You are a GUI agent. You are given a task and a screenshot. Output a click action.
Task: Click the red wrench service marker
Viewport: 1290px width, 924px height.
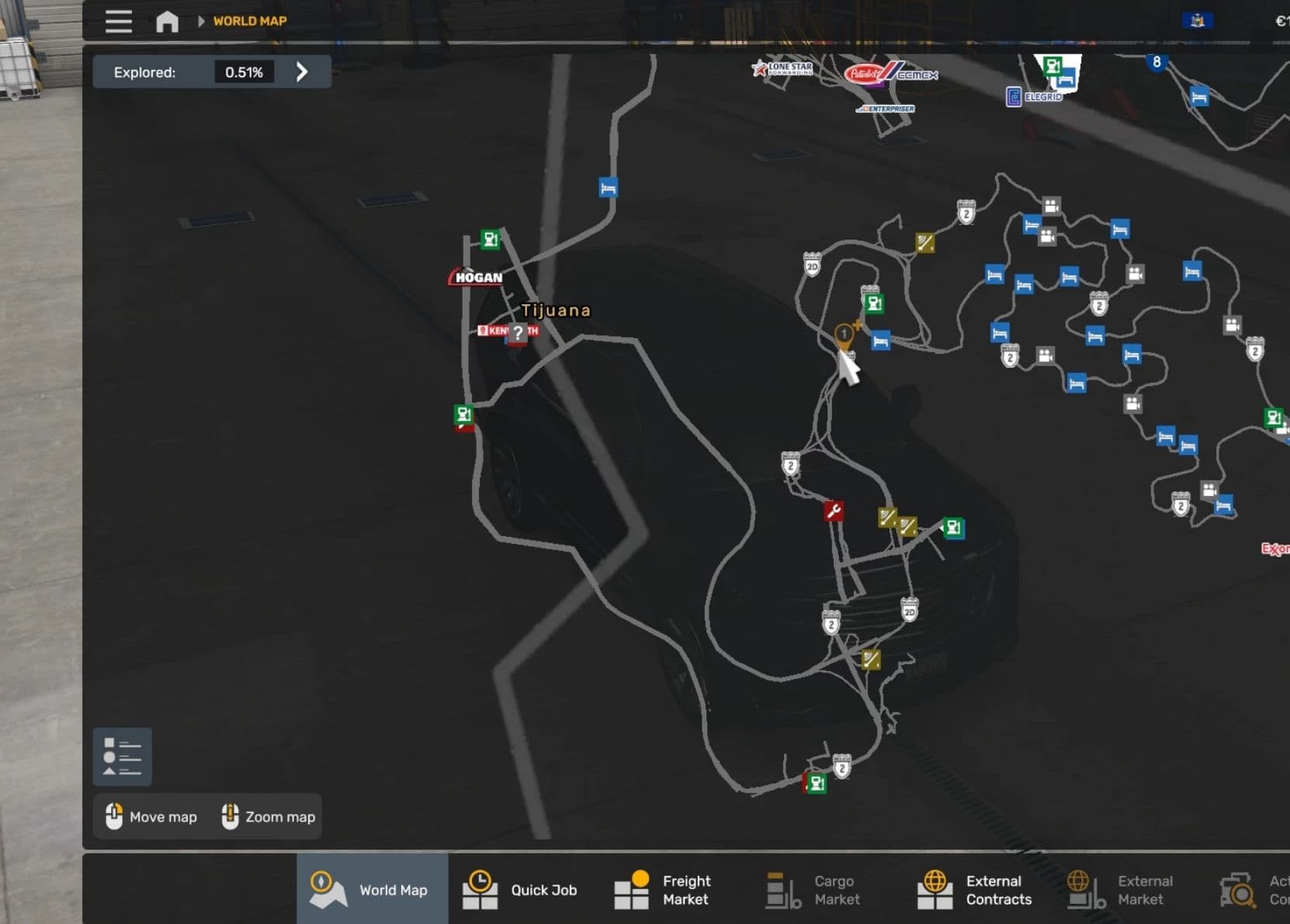[x=834, y=510]
